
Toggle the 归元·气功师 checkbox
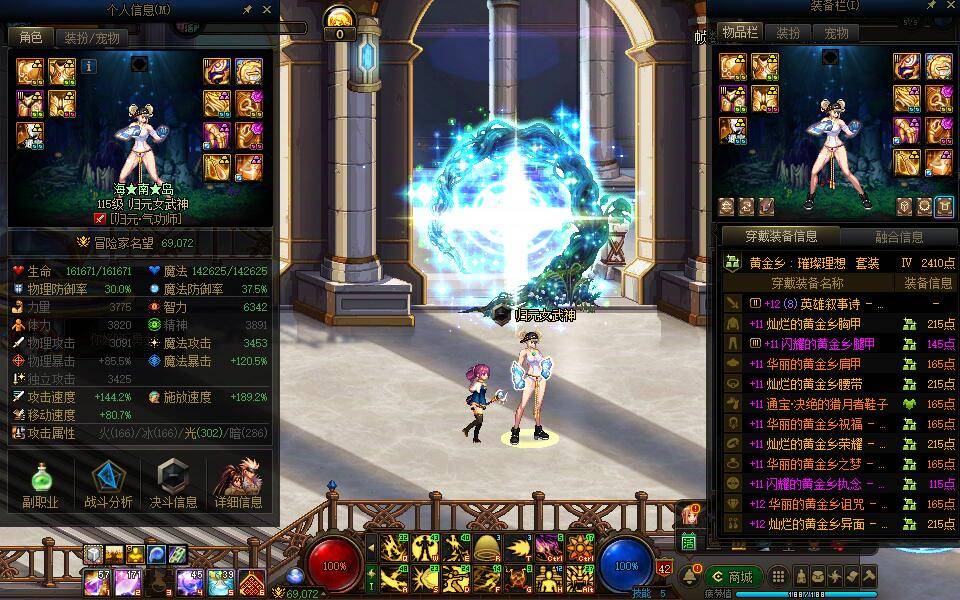[100, 218]
